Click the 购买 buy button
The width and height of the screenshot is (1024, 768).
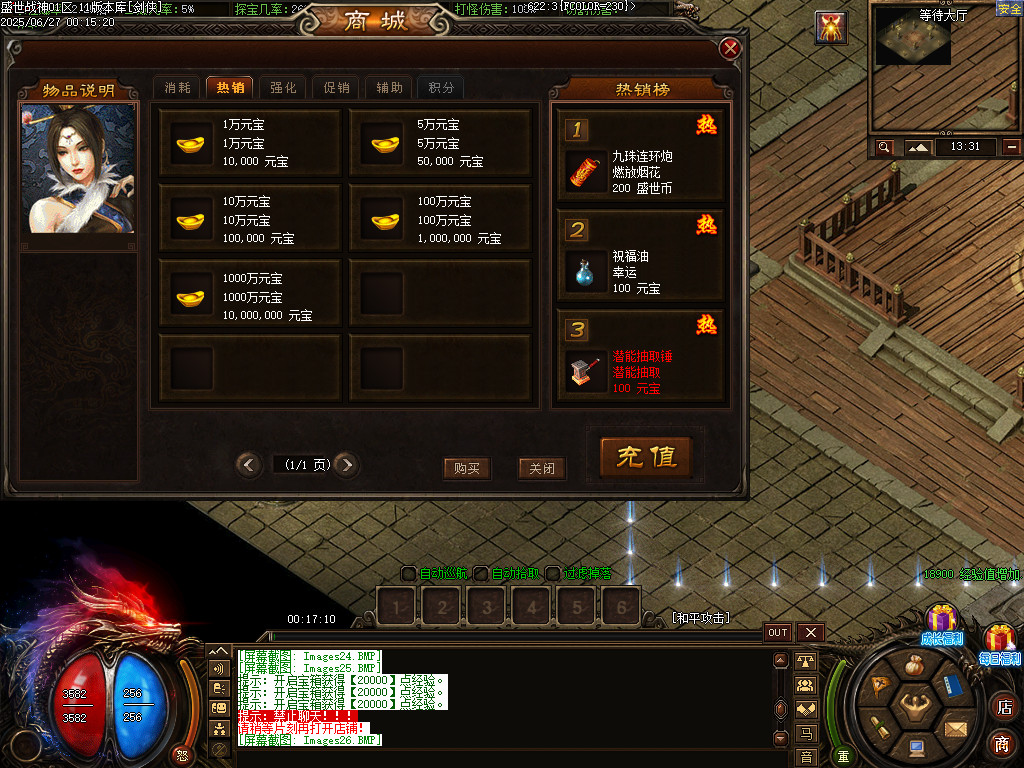[467, 468]
